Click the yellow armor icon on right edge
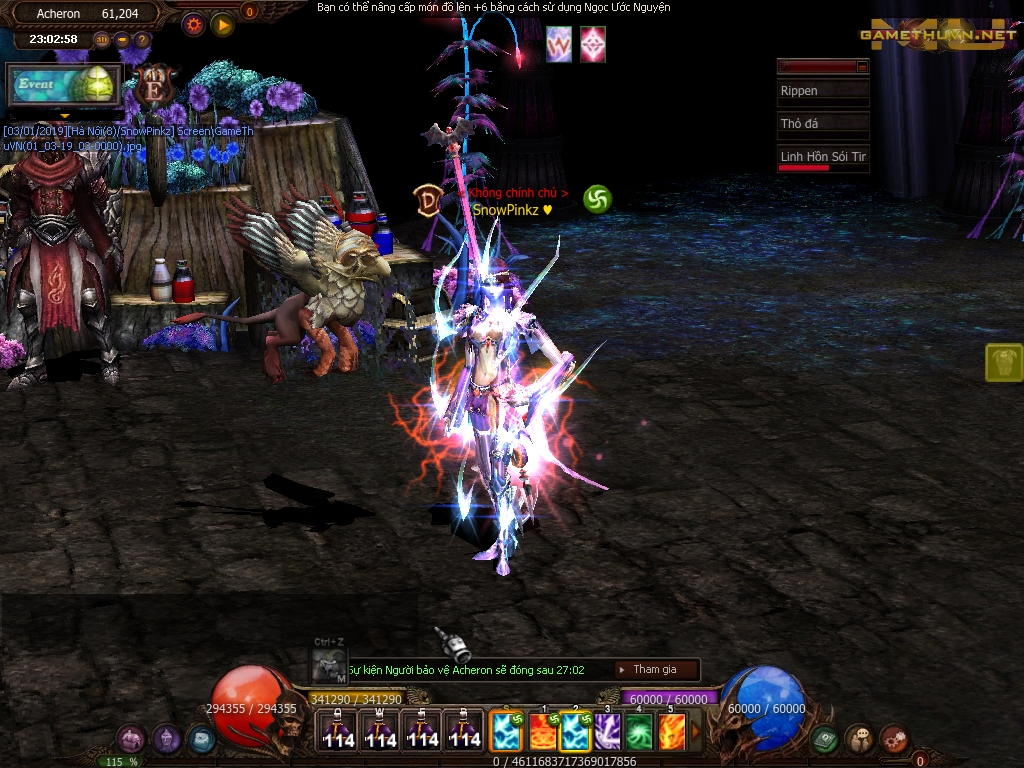Screen dimensions: 1024x768 tap(1003, 363)
